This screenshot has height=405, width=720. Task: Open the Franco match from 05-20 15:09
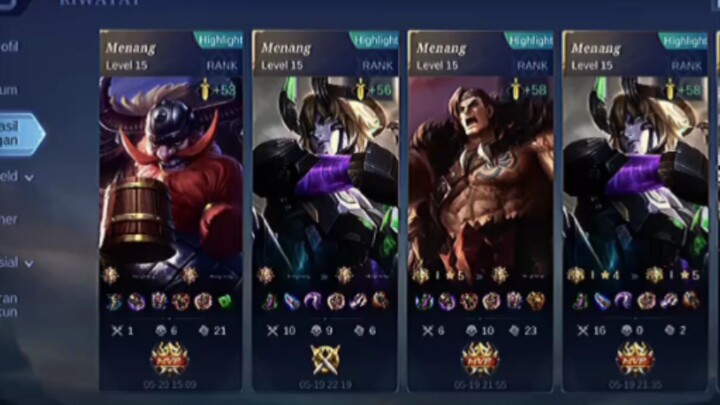[x=170, y=180]
